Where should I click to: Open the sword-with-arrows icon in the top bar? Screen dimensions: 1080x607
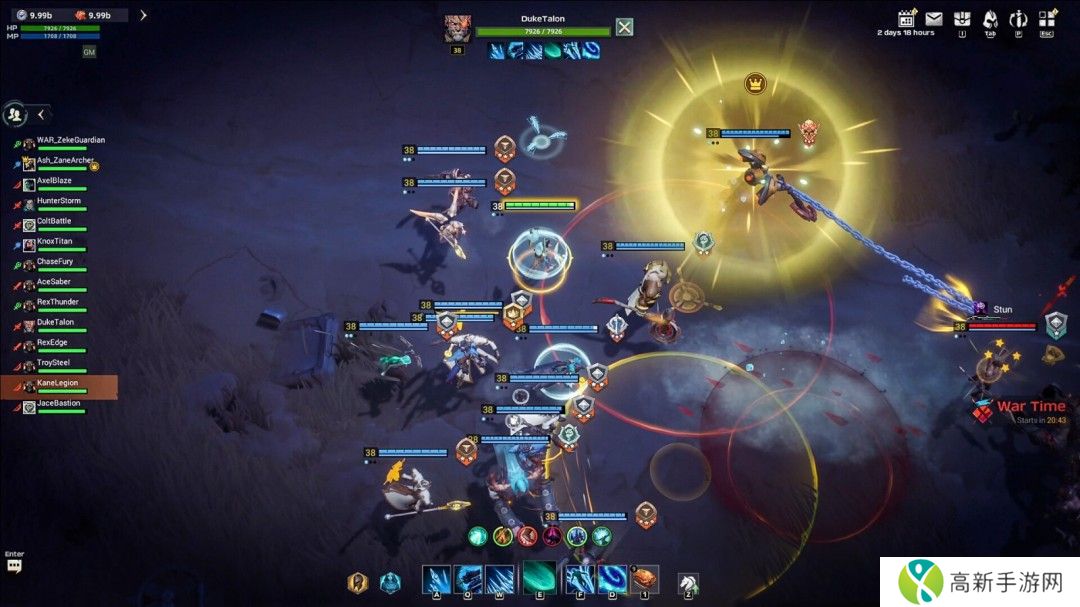(1018, 19)
